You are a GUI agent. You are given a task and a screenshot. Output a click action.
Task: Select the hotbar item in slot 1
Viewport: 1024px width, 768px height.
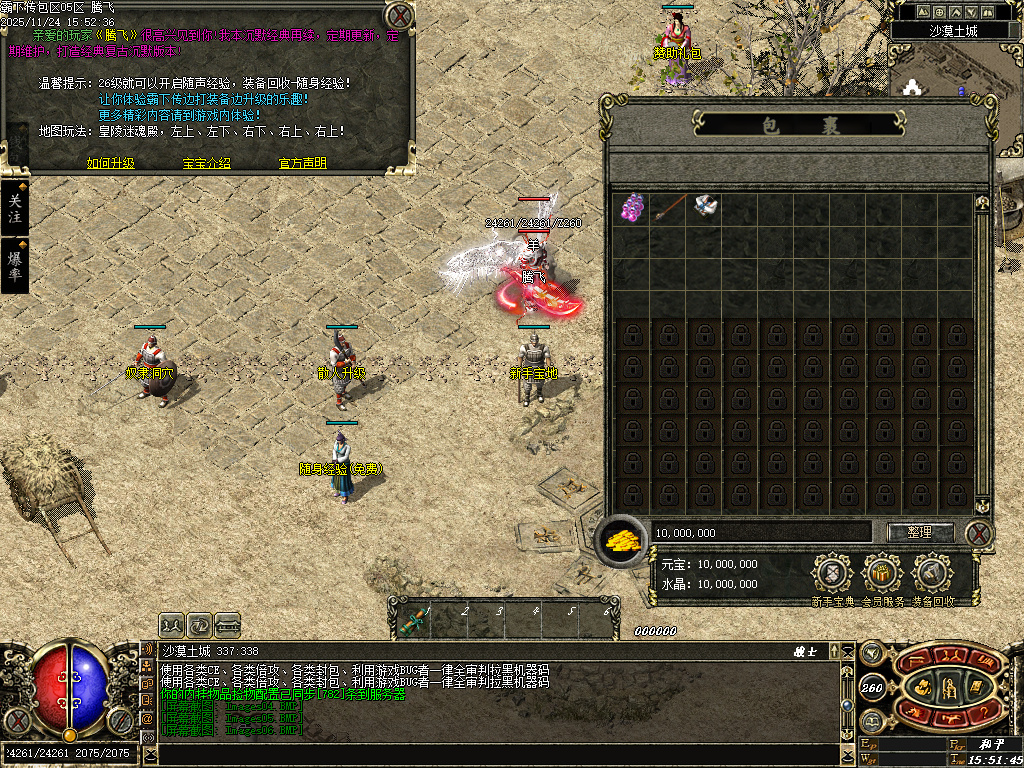[x=413, y=622]
